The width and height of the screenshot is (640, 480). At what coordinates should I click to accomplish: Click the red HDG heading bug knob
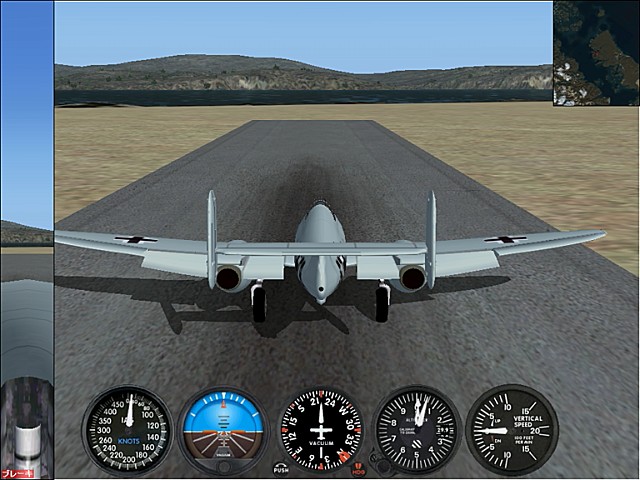358,467
